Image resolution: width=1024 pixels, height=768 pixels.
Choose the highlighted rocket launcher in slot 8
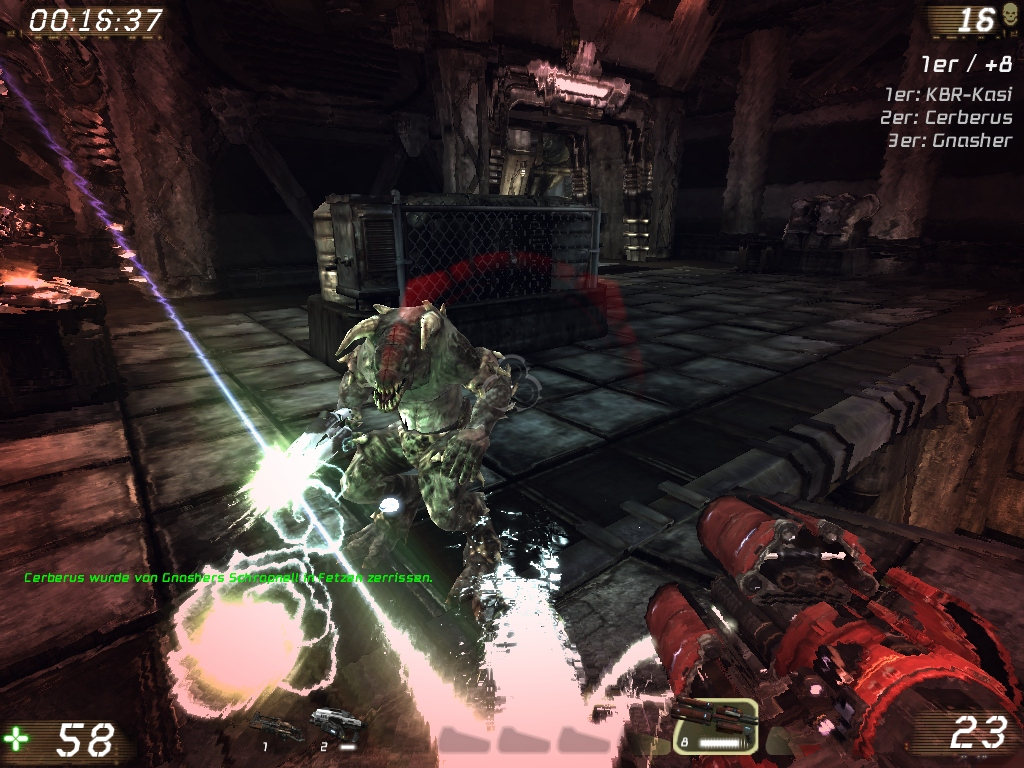(x=713, y=725)
